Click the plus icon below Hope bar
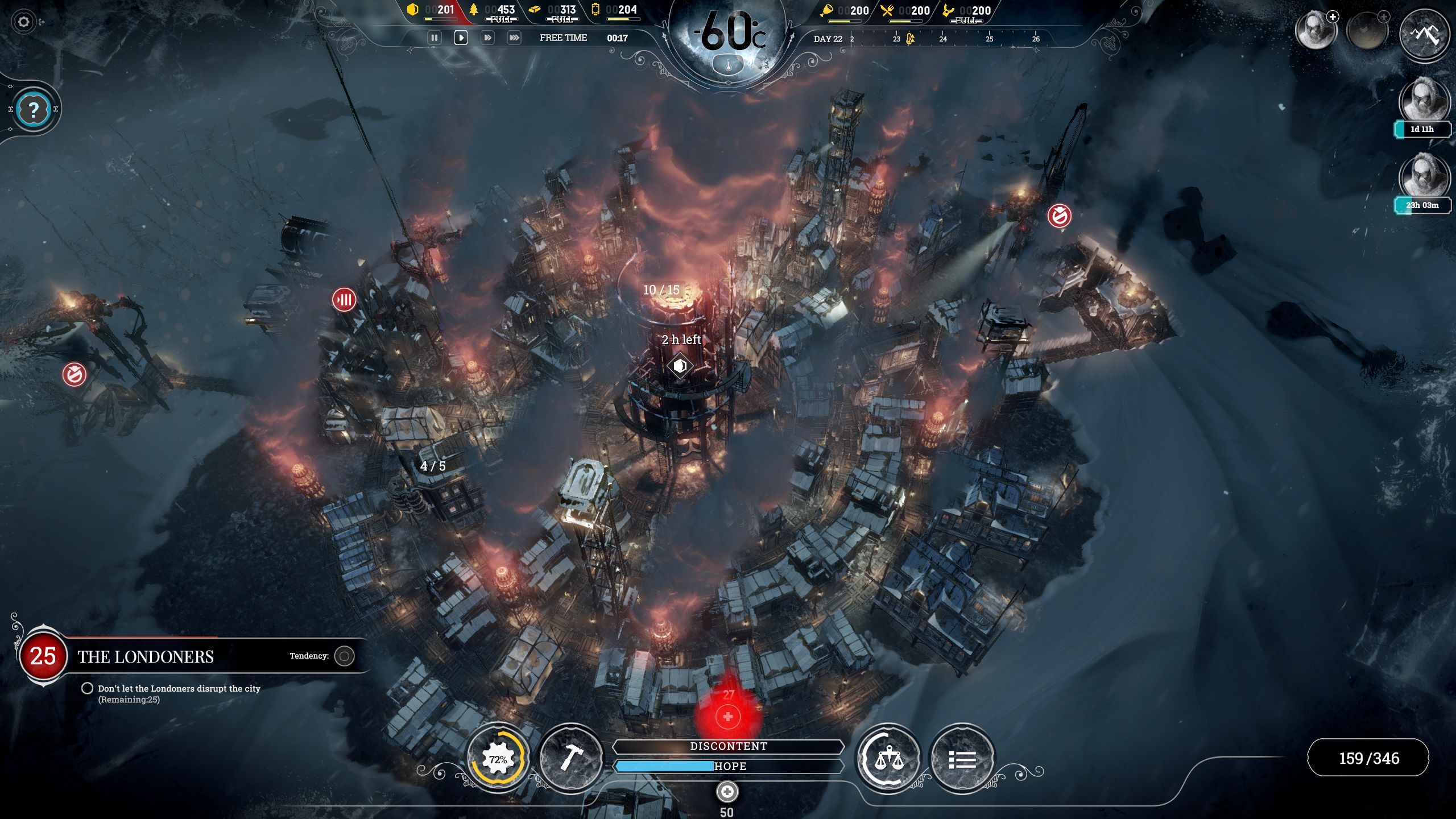This screenshot has width=1456, height=819. (x=727, y=792)
